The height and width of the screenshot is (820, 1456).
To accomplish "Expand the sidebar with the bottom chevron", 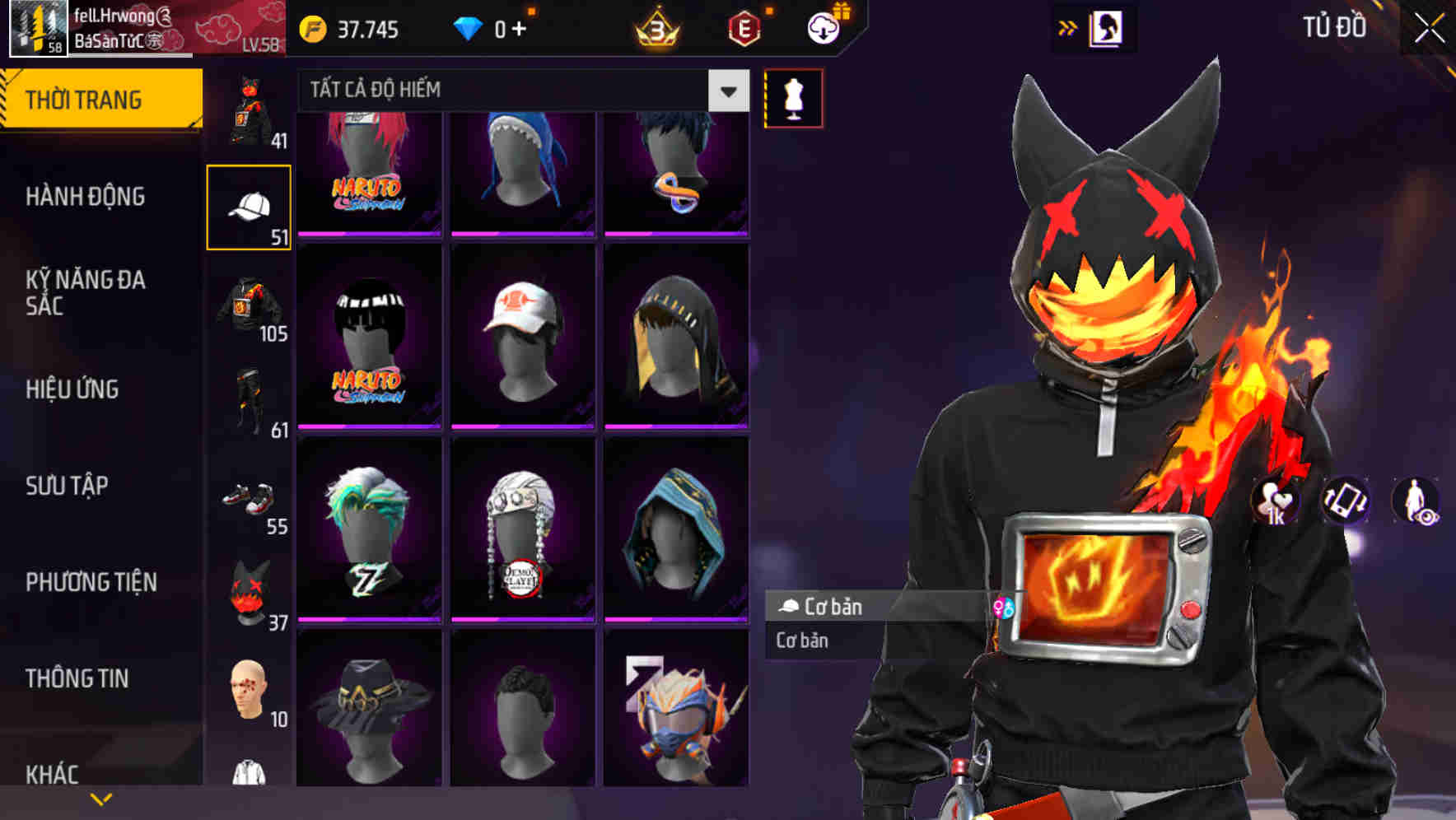I will pos(101,797).
